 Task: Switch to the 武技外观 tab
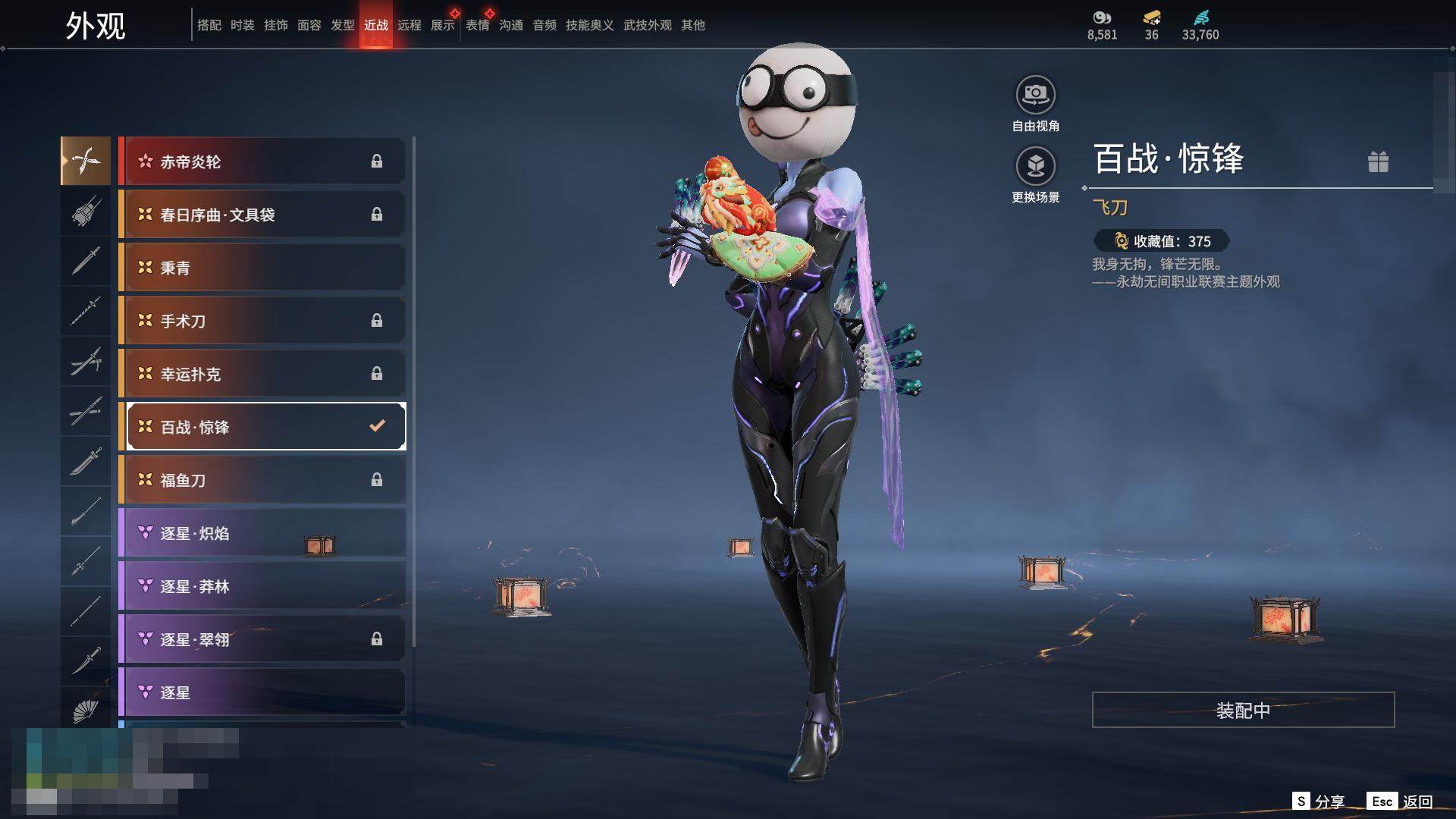pyautogui.click(x=647, y=25)
